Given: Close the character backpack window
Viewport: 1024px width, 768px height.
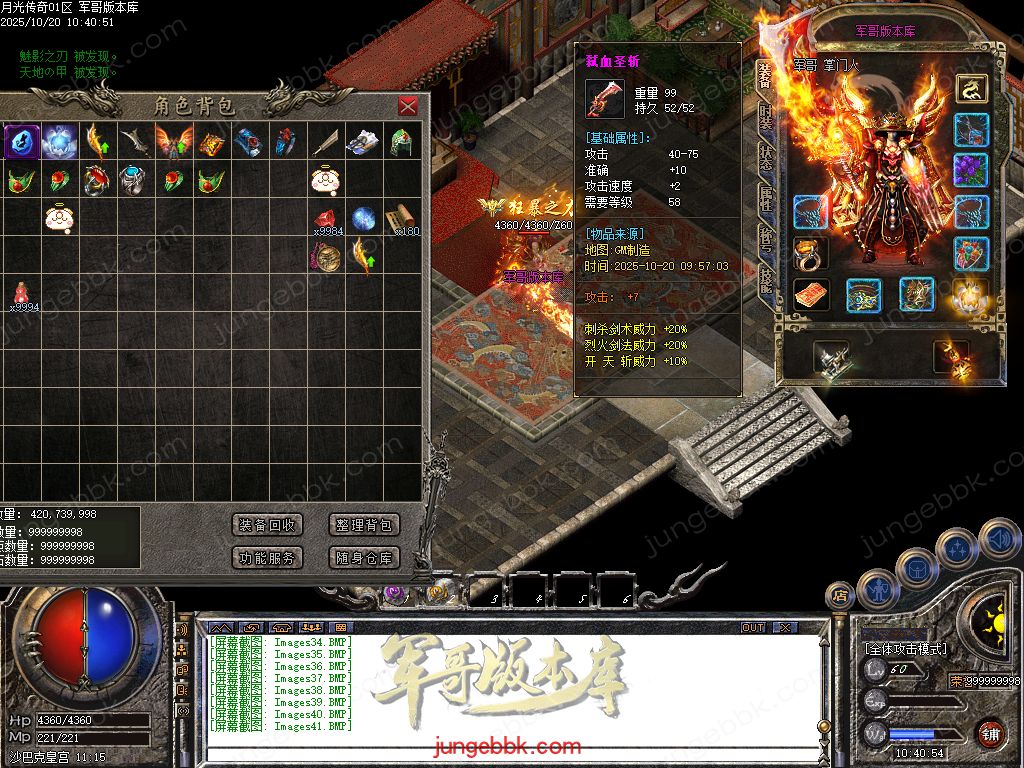Looking at the screenshot, I should (408, 107).
